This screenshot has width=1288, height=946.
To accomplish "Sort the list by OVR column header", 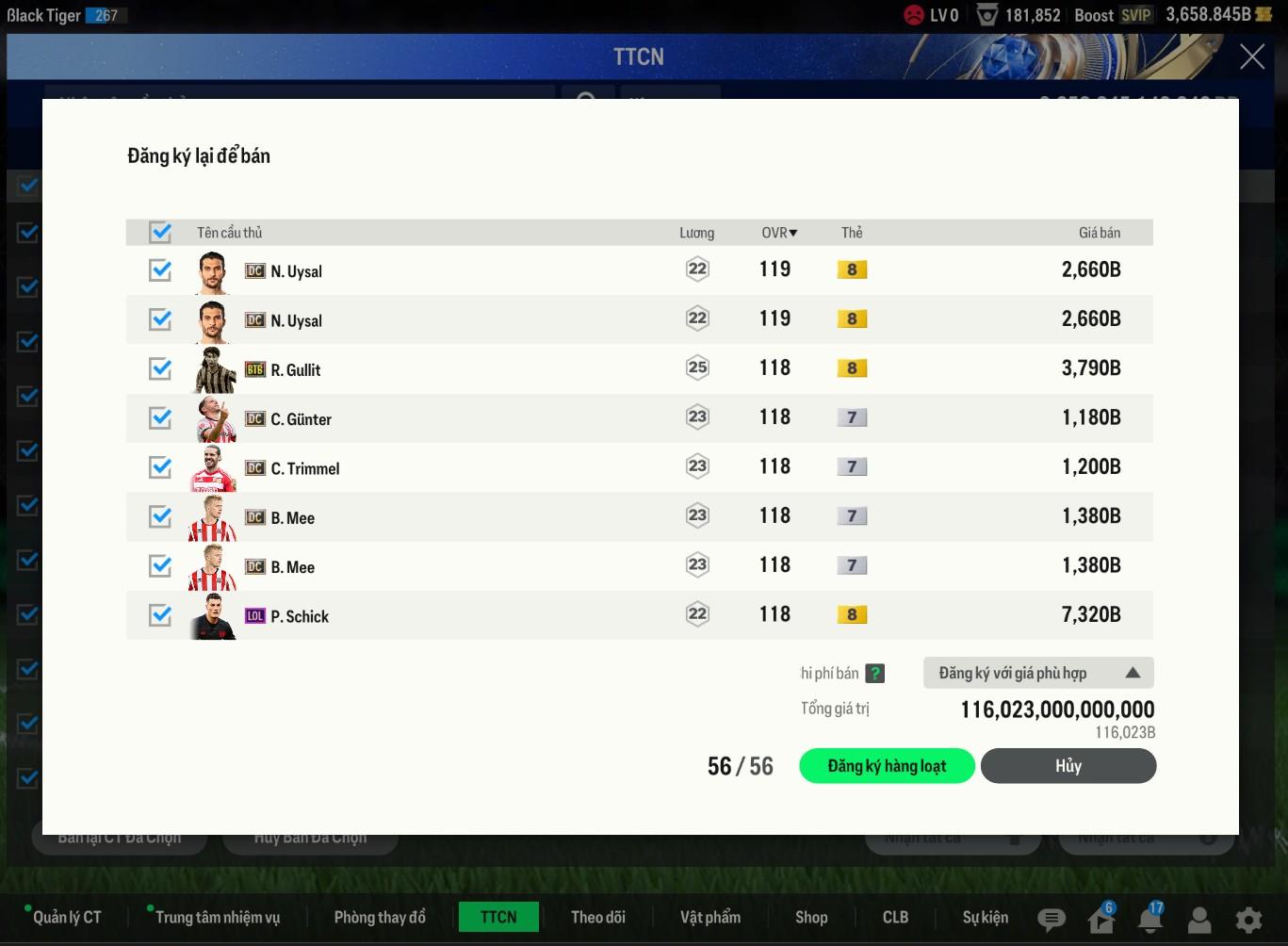I will 779,233.
